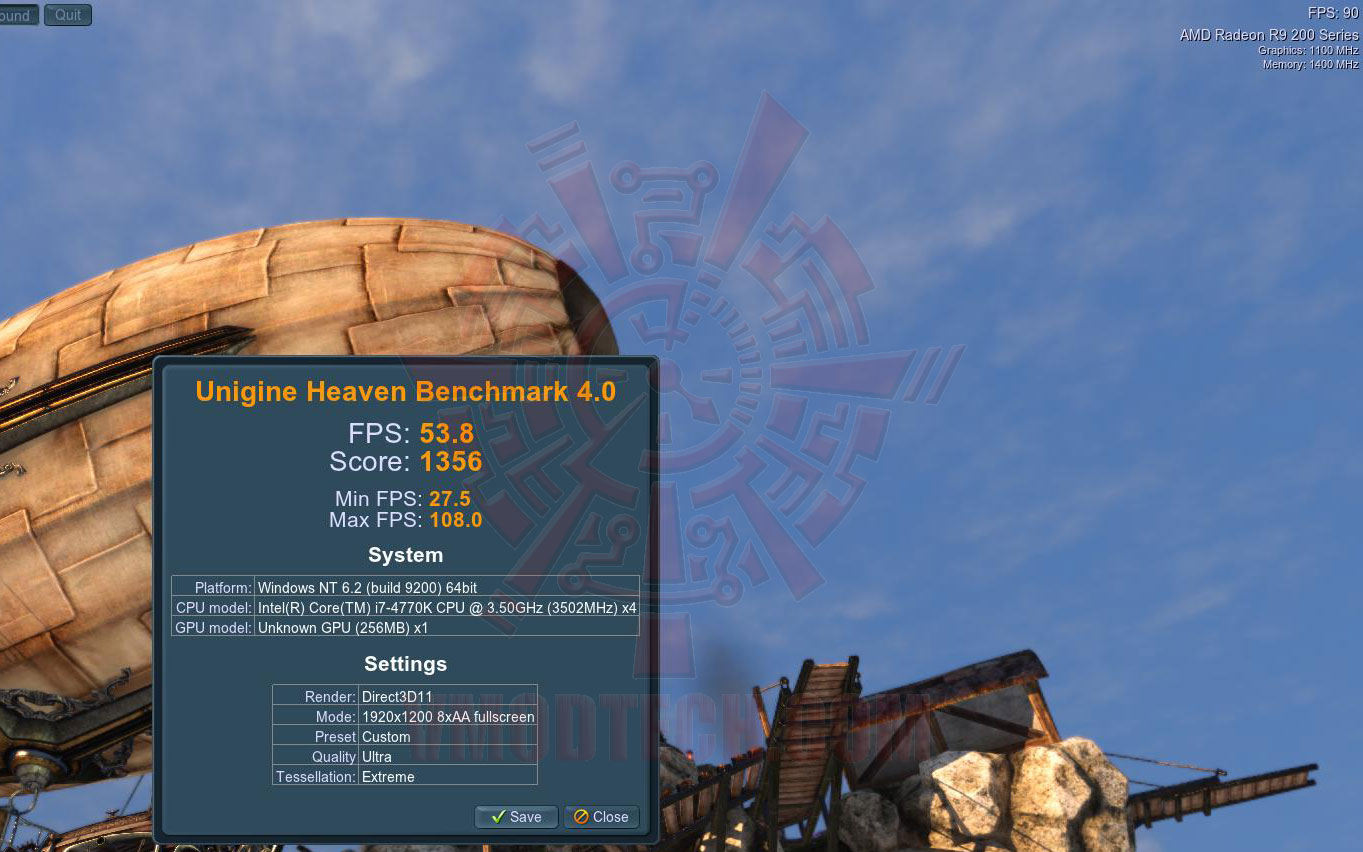Click the Score: 1356 result value

pos(405,462)
